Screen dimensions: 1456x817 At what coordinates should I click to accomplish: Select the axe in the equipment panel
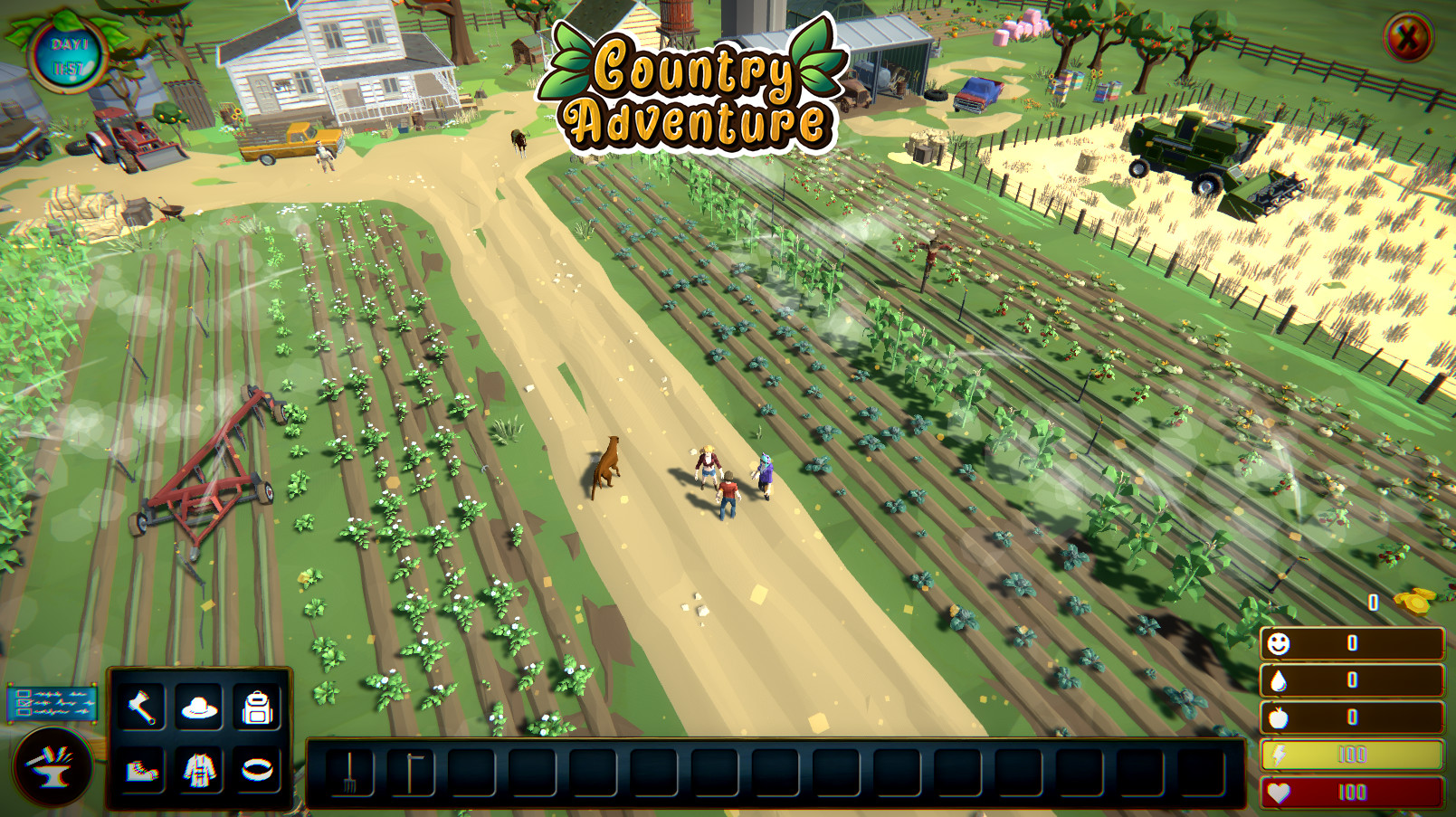pyautogui.click(x=140, y=706)
